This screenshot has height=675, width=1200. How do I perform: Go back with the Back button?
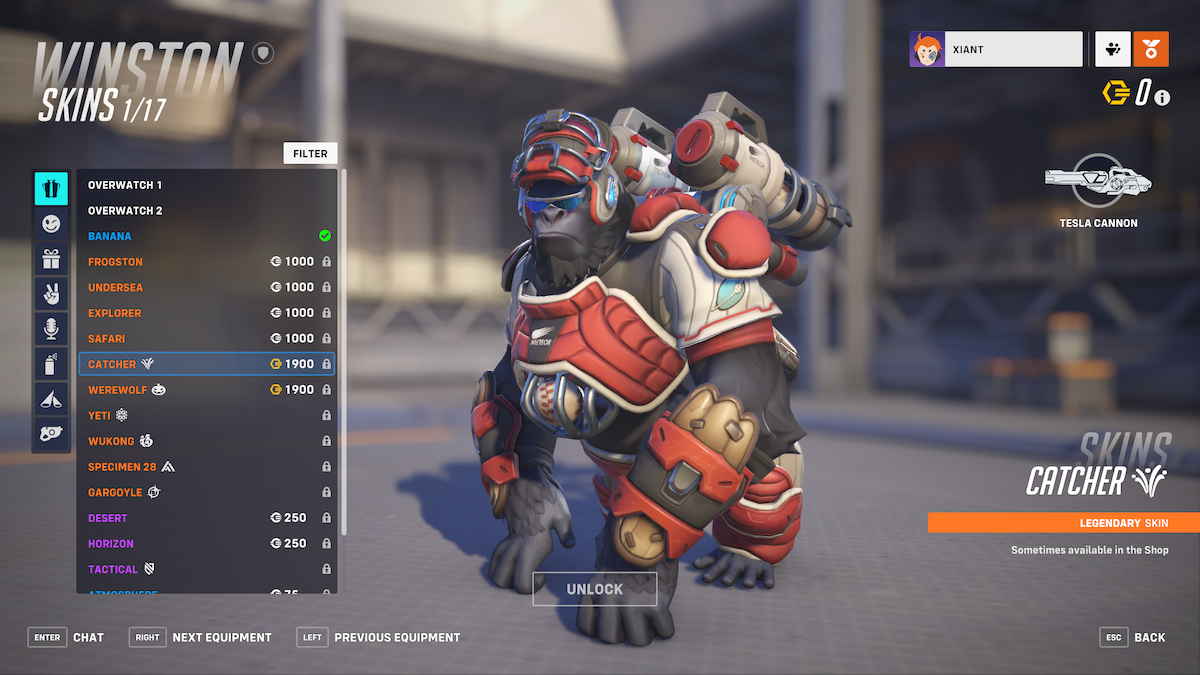1135,637
